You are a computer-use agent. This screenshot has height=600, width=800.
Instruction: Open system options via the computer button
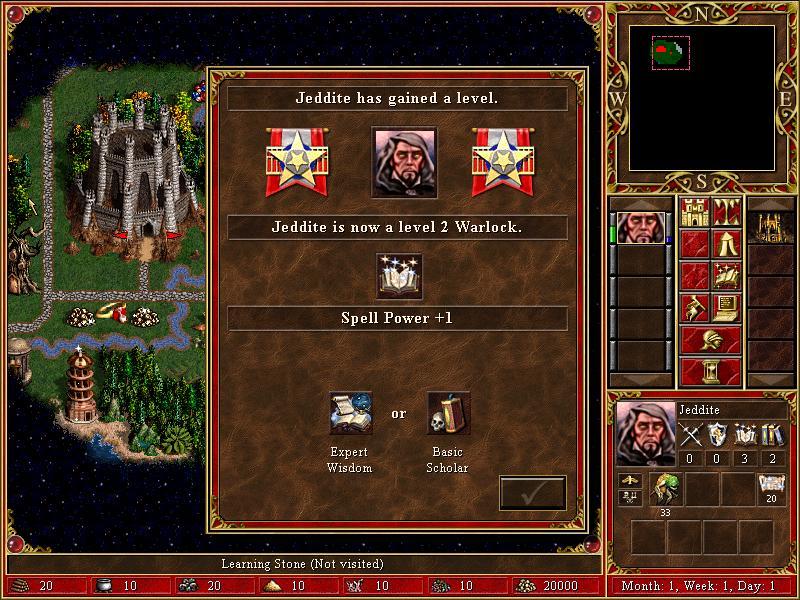726,307
